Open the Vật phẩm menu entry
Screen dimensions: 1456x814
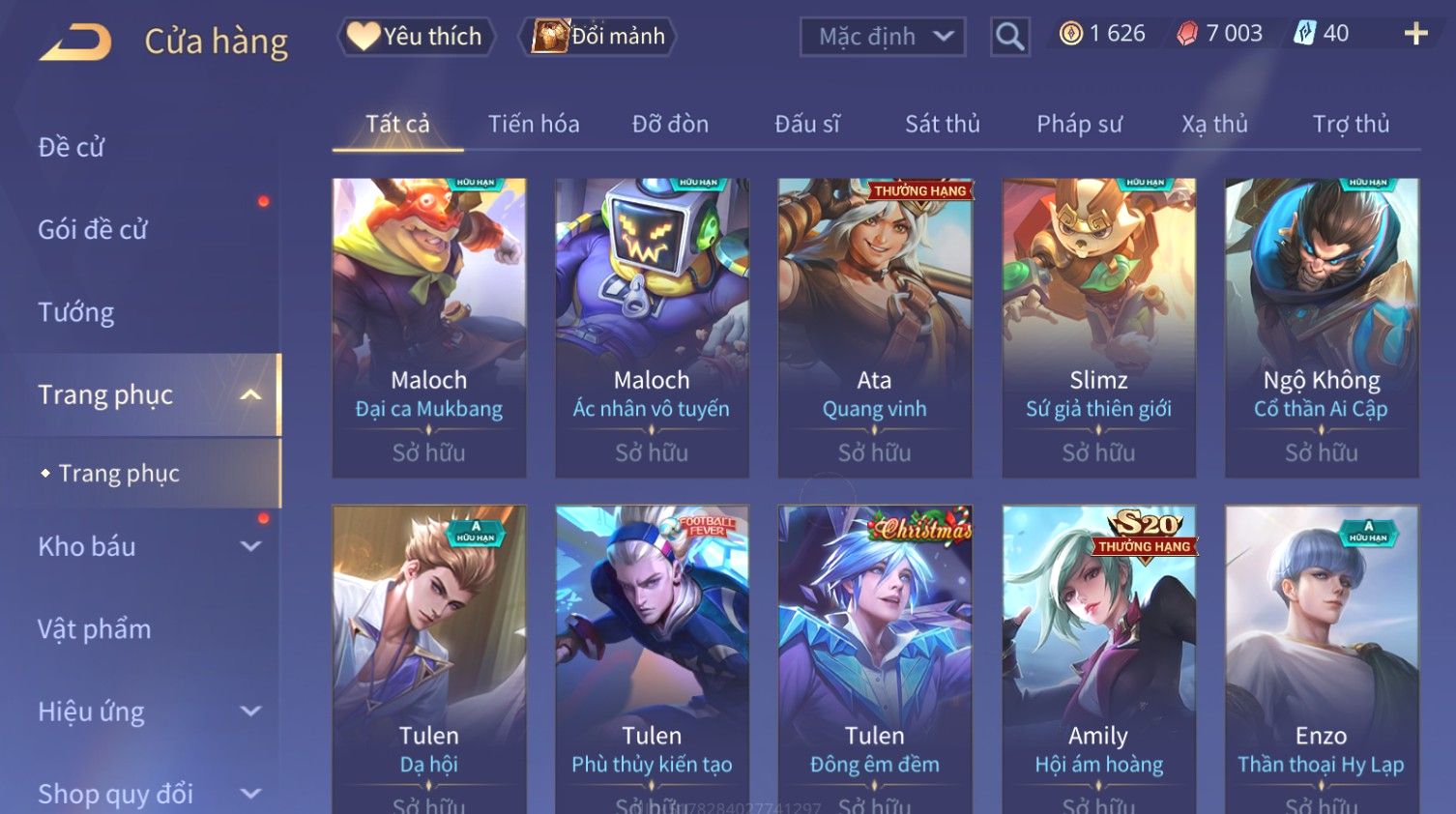[x=95, y=629]
